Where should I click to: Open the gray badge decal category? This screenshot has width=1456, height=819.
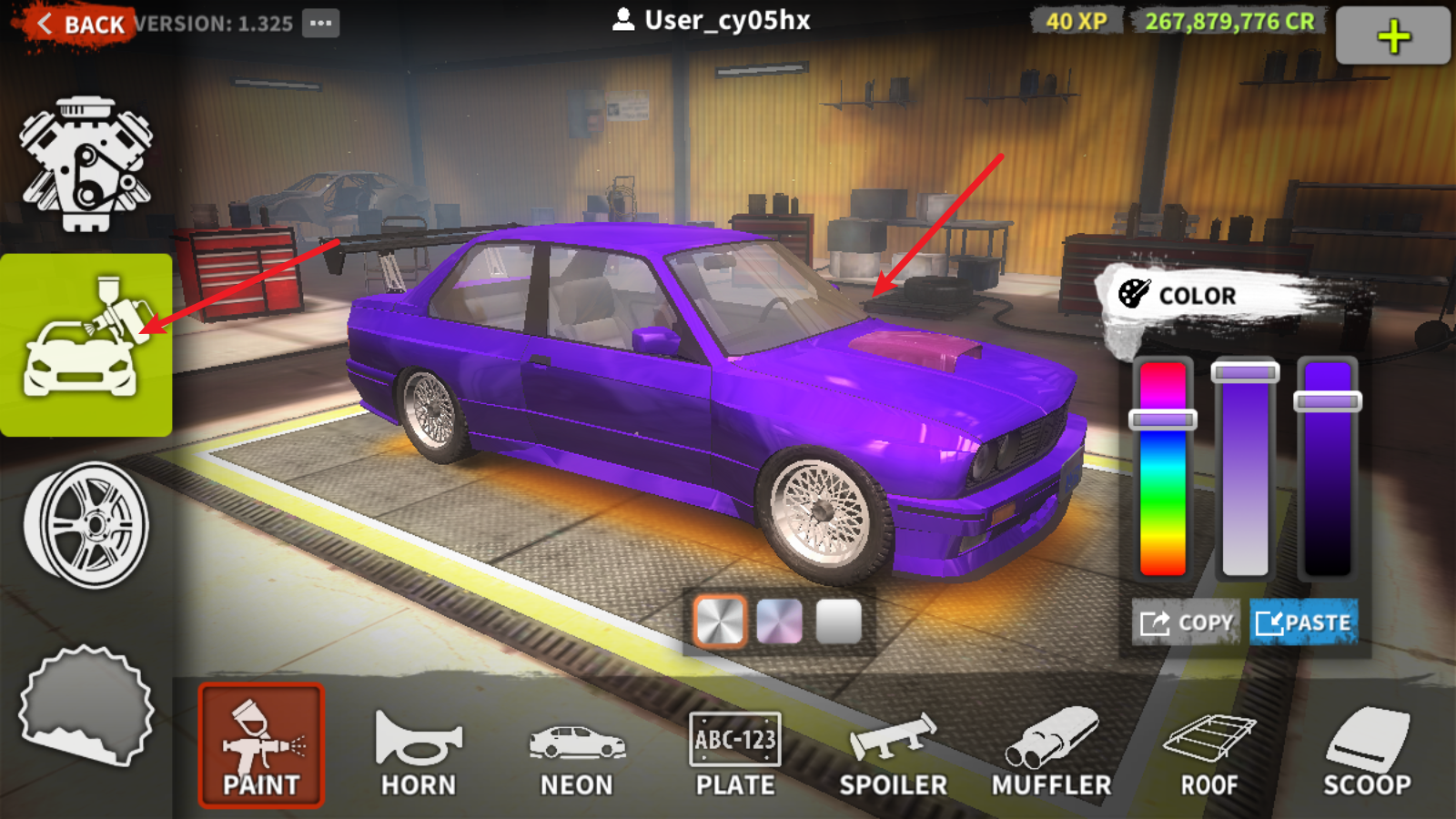[x=86, y=705]
